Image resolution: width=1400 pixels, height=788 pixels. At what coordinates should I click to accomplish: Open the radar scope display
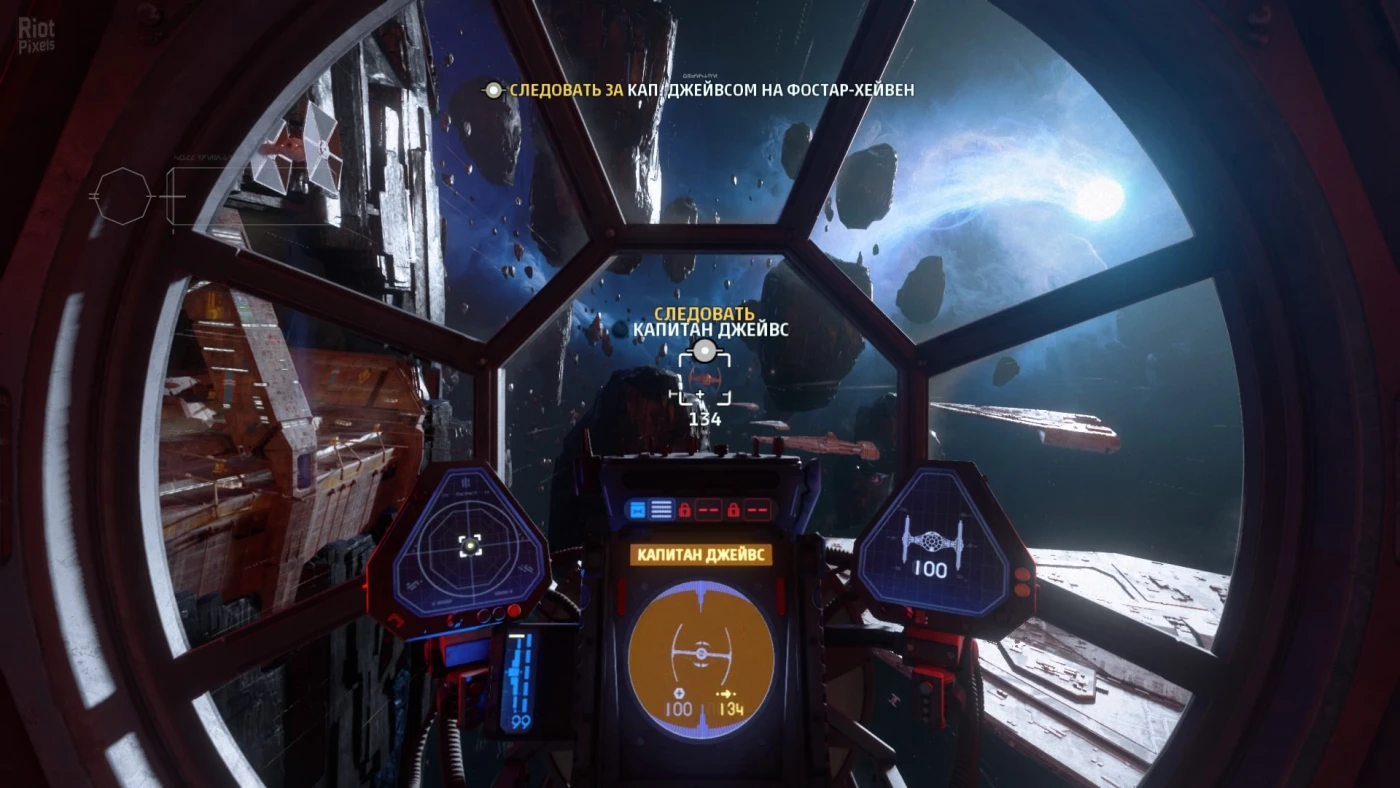coord(468,545)
